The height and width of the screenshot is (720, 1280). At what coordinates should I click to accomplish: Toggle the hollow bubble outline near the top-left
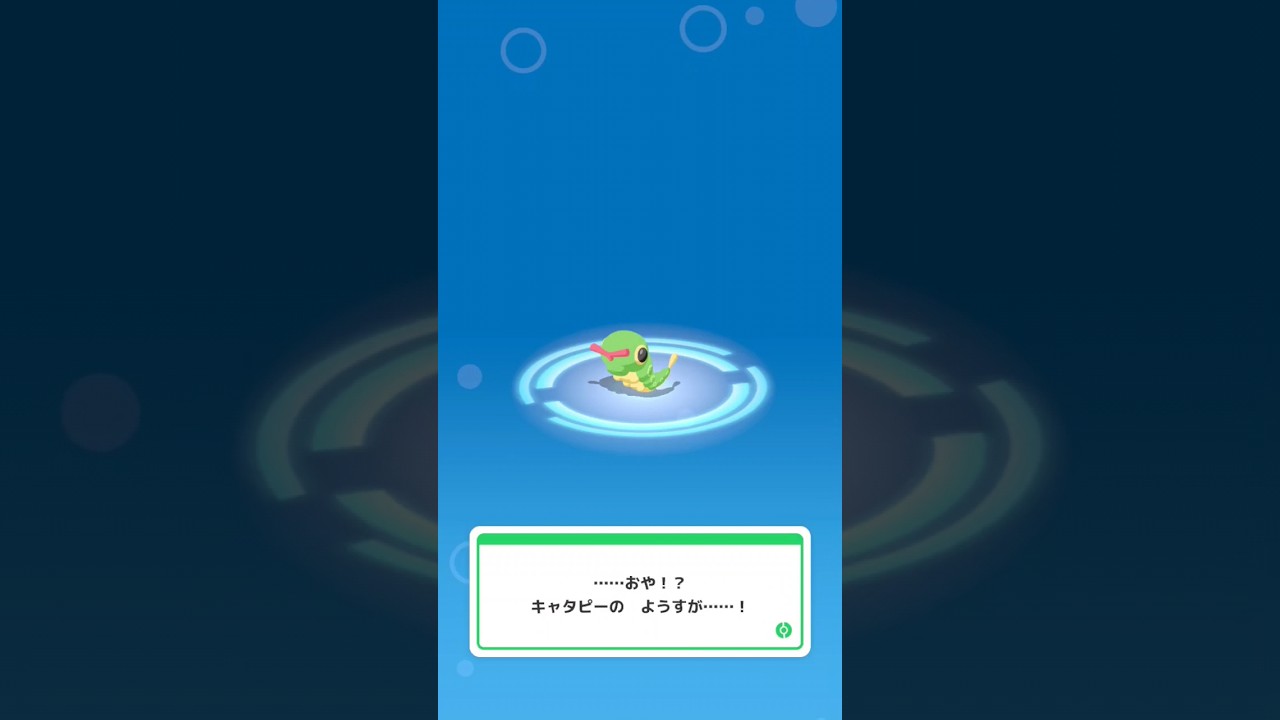[x=524, y=51]
